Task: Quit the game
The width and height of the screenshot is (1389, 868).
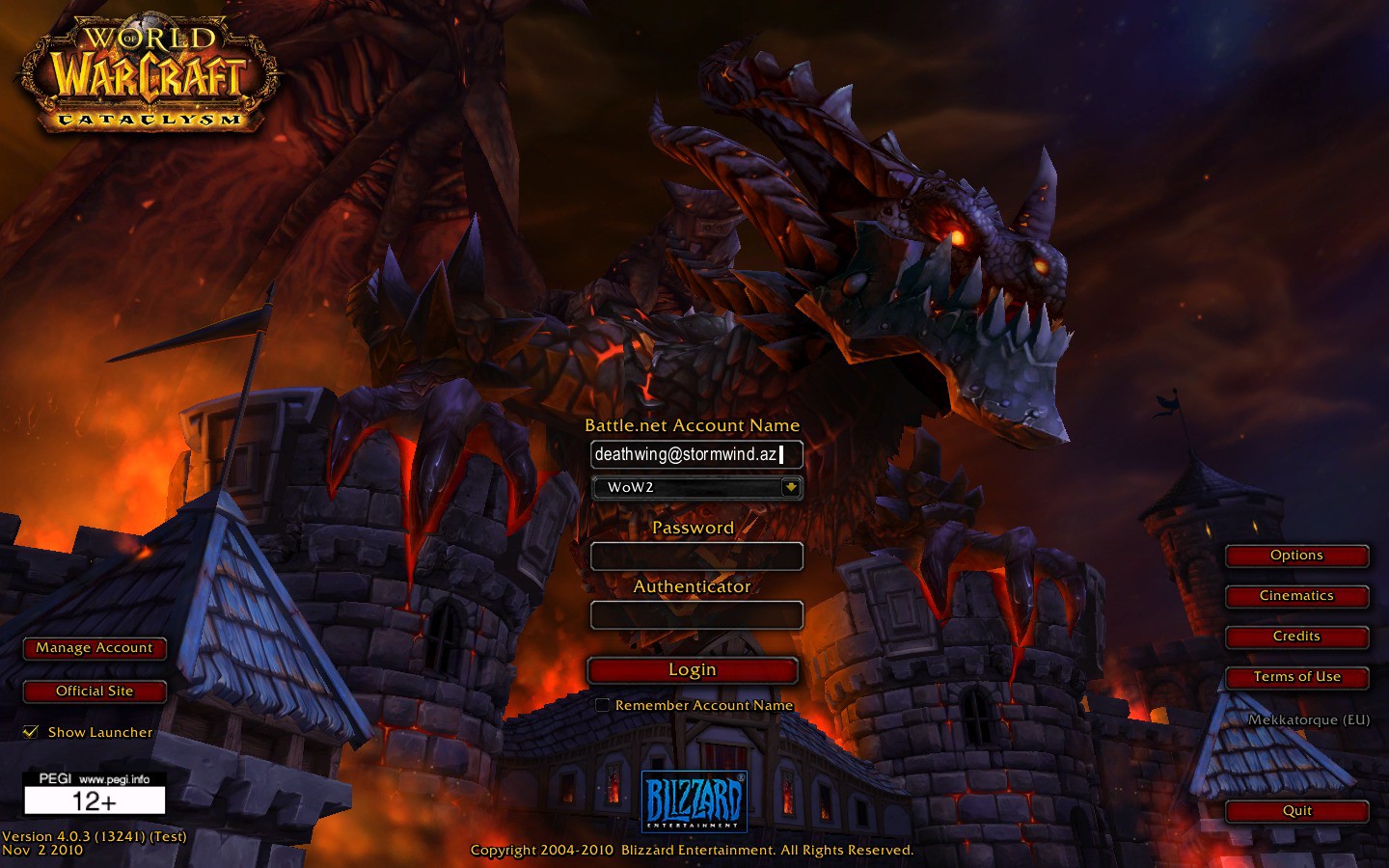Action: coord(1296,811)
